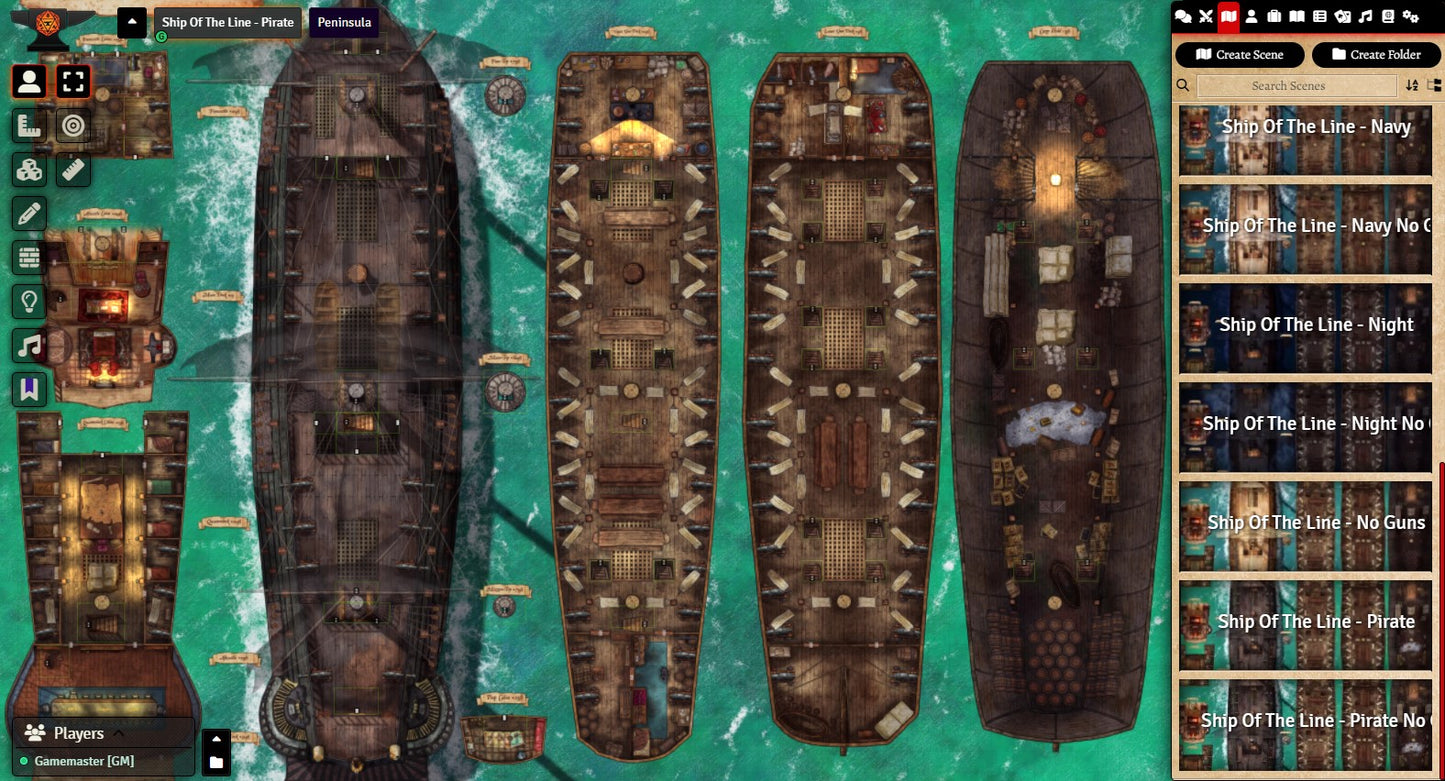Select the measurement ruler controls
Viewport: 1445px width, 781px height.
[29, 126]
